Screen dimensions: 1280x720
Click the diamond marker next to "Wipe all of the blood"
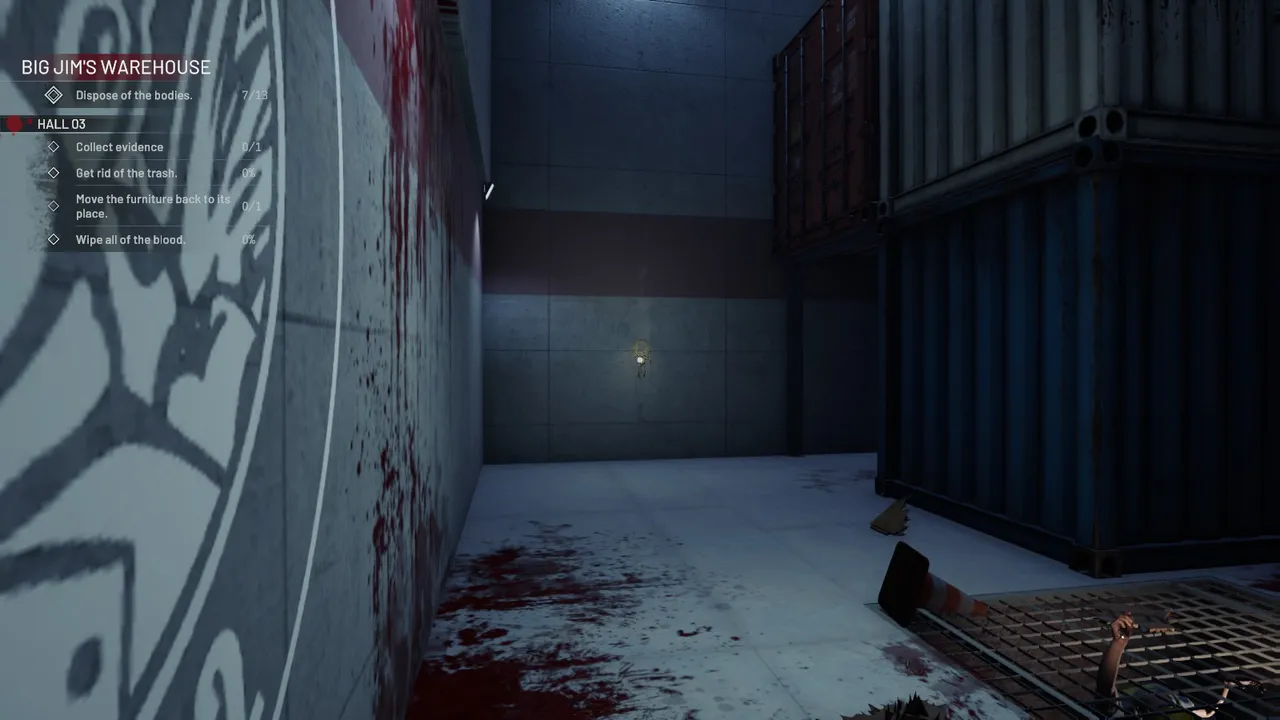[x=54, y=240]
